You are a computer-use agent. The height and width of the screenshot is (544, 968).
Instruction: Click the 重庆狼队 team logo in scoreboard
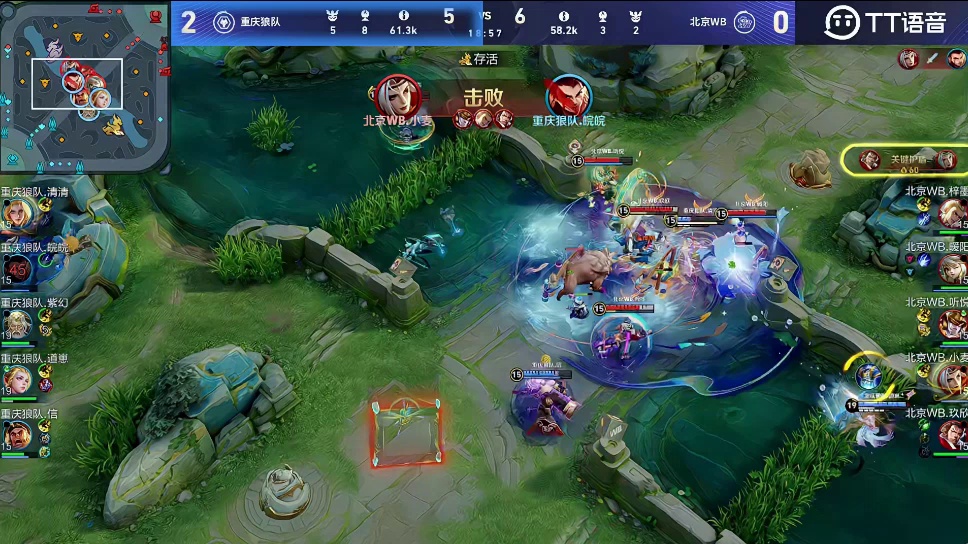pyautogui.click(x=224, y=22)
